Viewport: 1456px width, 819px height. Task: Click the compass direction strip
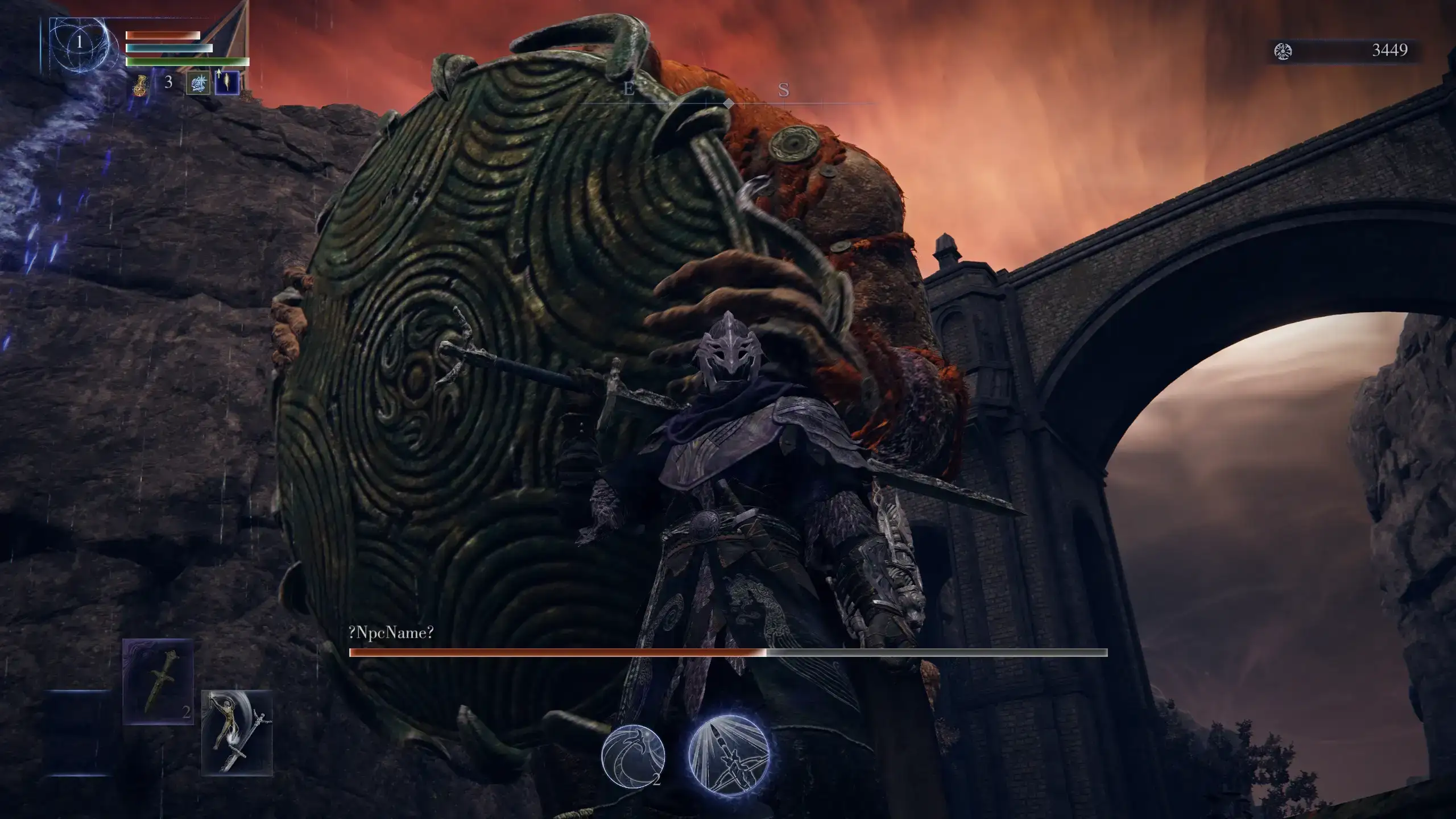[728, 97]
